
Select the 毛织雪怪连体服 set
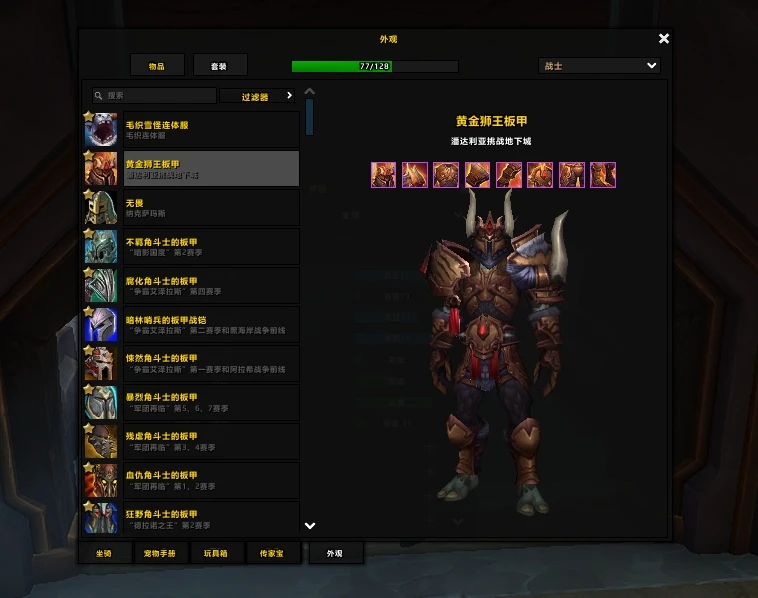click(x=192, y=130)
